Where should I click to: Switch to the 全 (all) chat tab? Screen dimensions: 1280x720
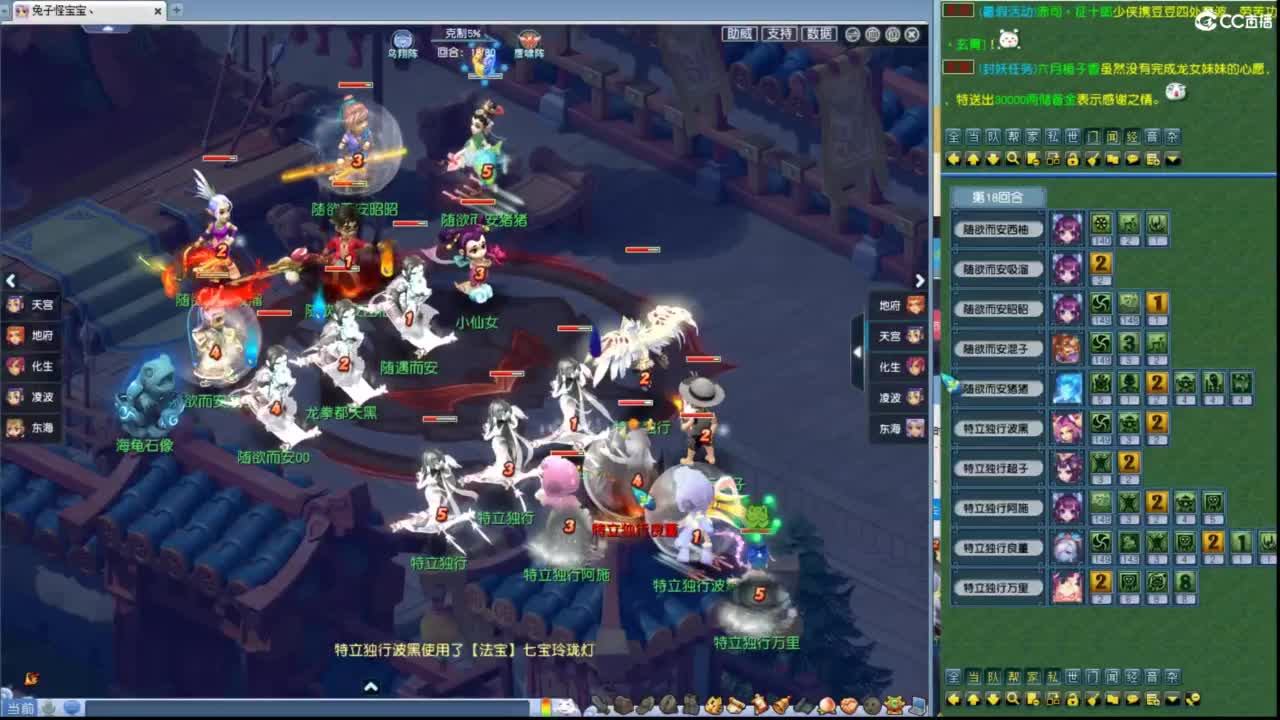pyautogui.click(x=956, y=135)
